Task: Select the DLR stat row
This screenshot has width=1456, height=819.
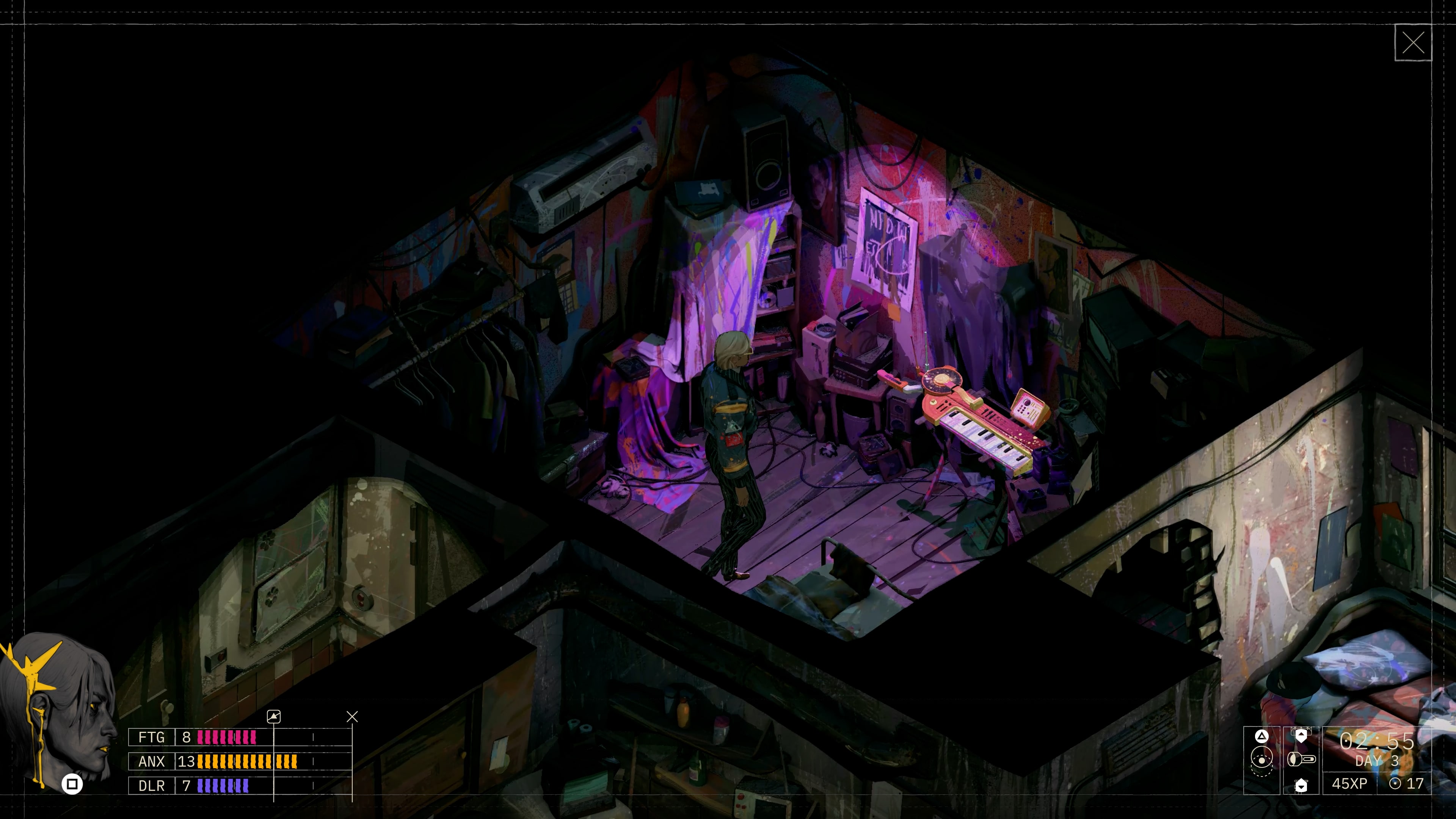Action: tap(152, 786)
